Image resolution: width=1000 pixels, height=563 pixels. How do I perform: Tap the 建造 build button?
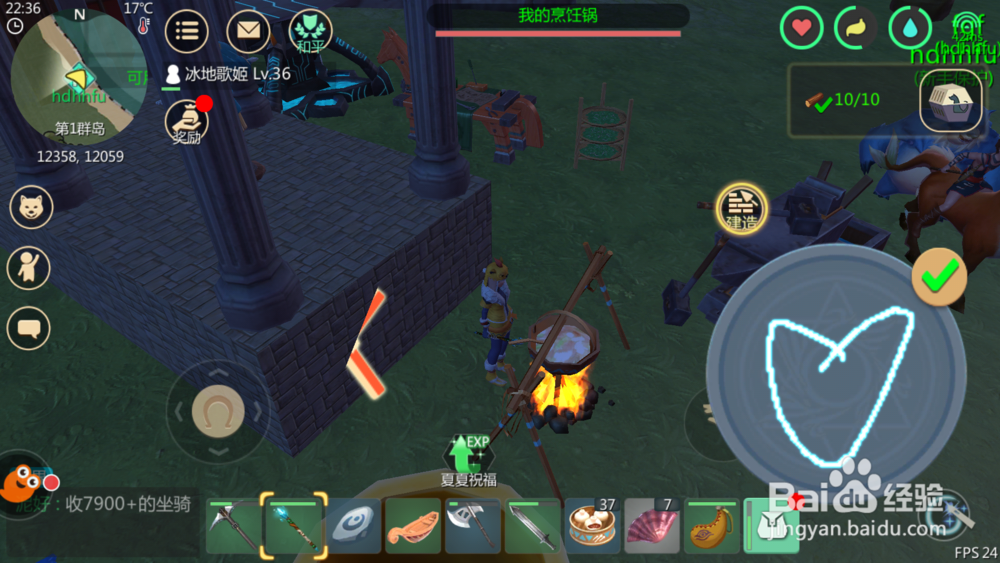(741, 209)
